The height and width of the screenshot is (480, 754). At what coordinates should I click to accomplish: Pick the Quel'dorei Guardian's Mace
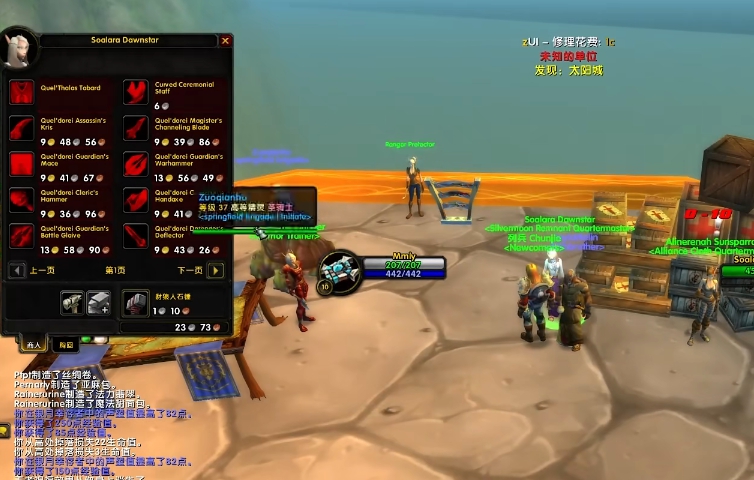point(22,164)
